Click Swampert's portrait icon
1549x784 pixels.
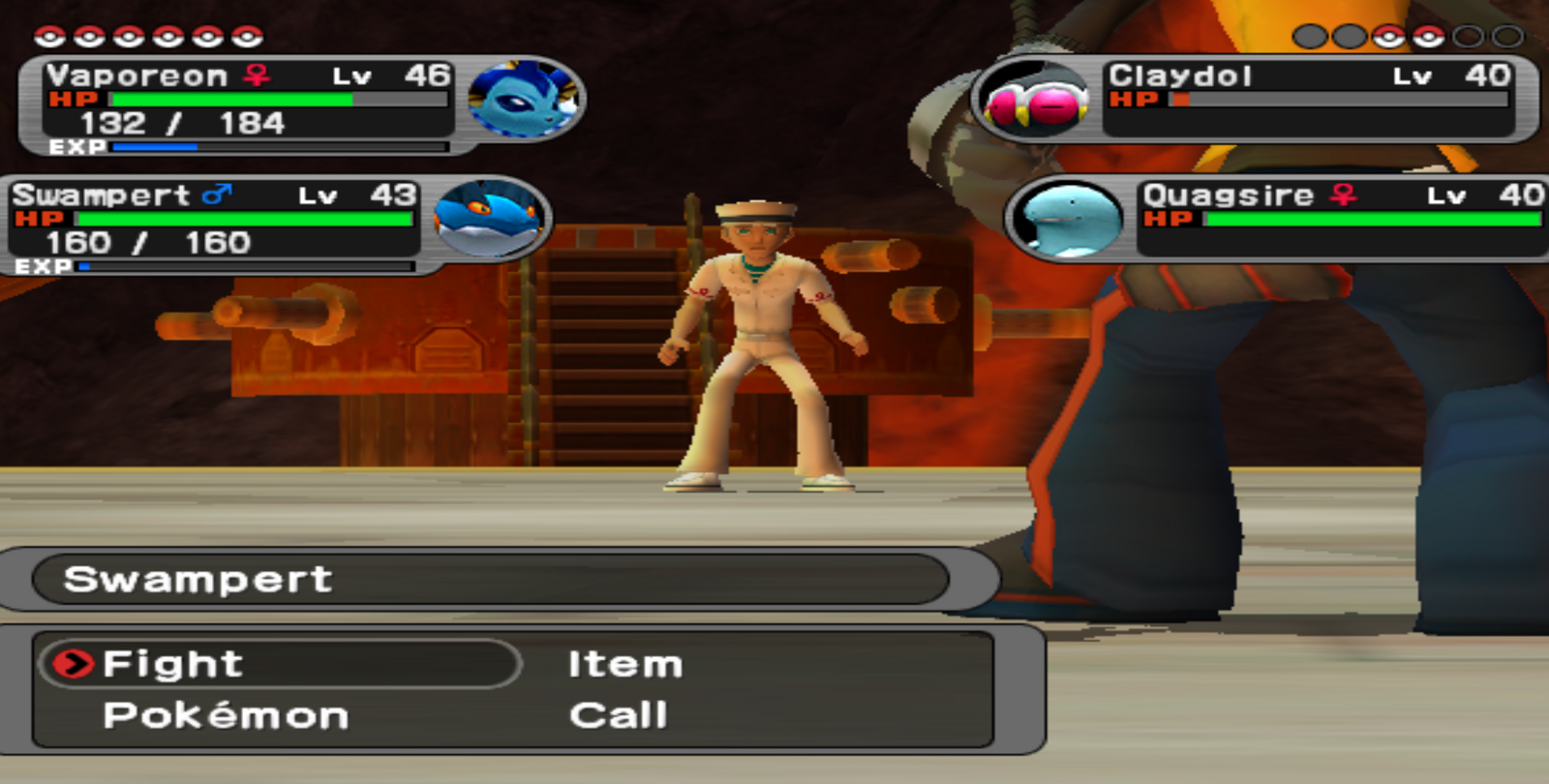click(489, 219)
